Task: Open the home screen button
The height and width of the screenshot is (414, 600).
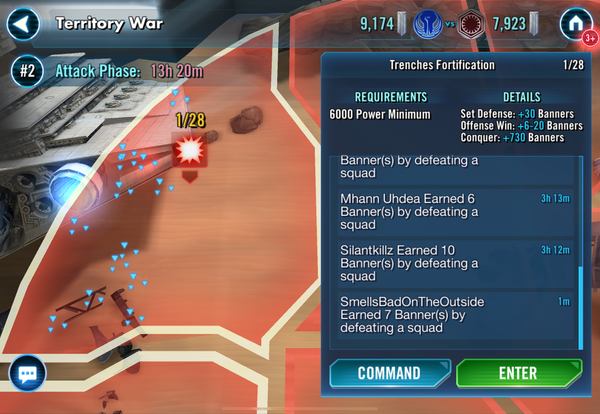Action: tap(574, 22)
